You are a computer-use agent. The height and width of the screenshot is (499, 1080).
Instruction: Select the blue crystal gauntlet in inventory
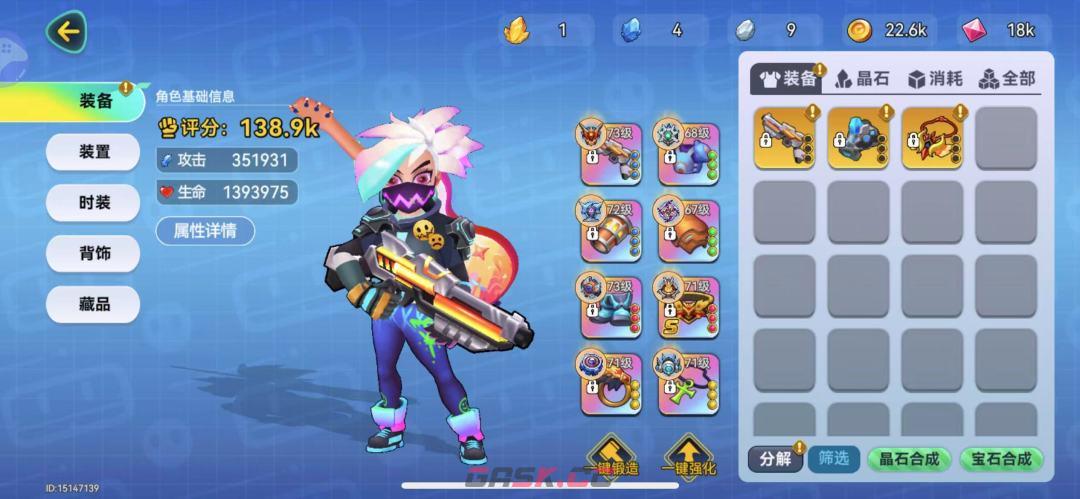coord(858,138)
